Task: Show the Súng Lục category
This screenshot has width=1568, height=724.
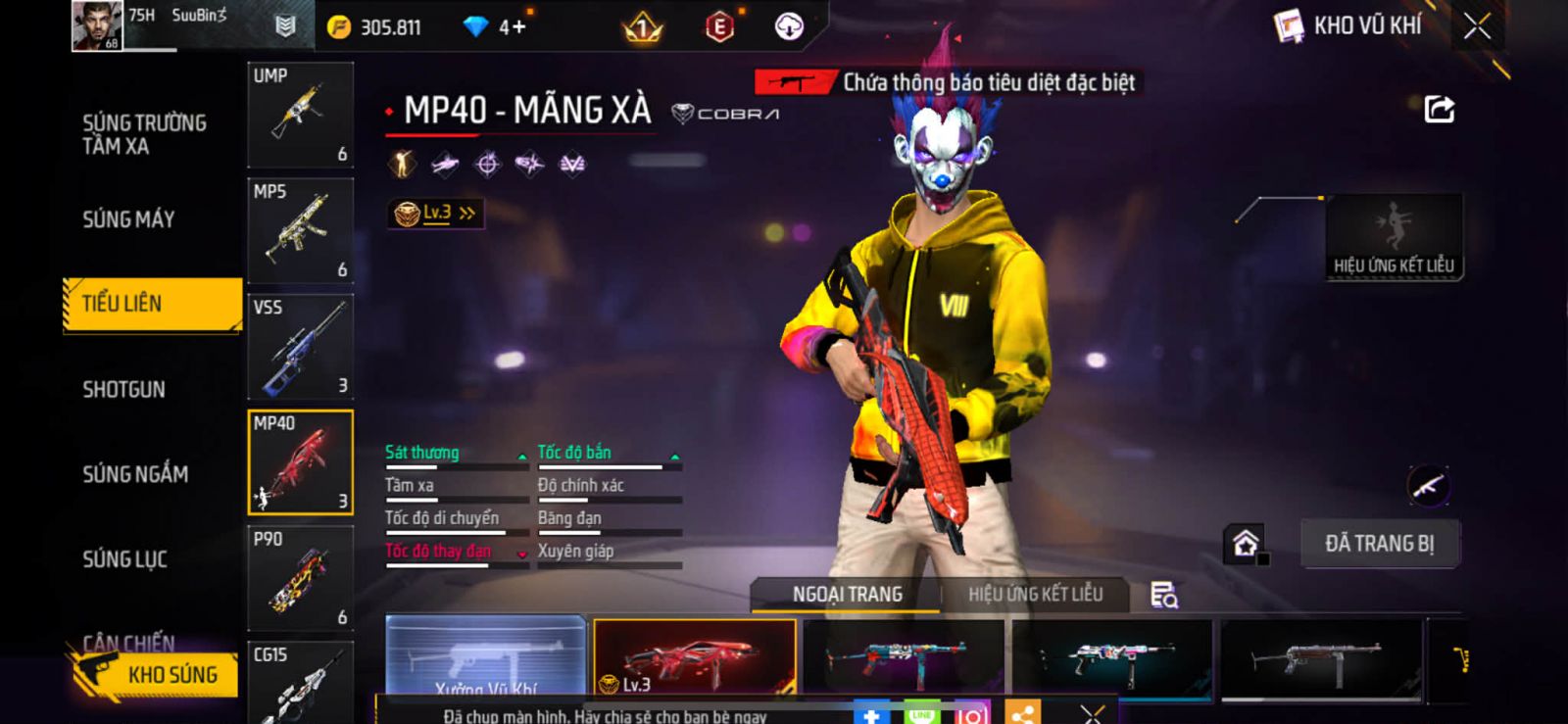Action: tap(124, 559)
